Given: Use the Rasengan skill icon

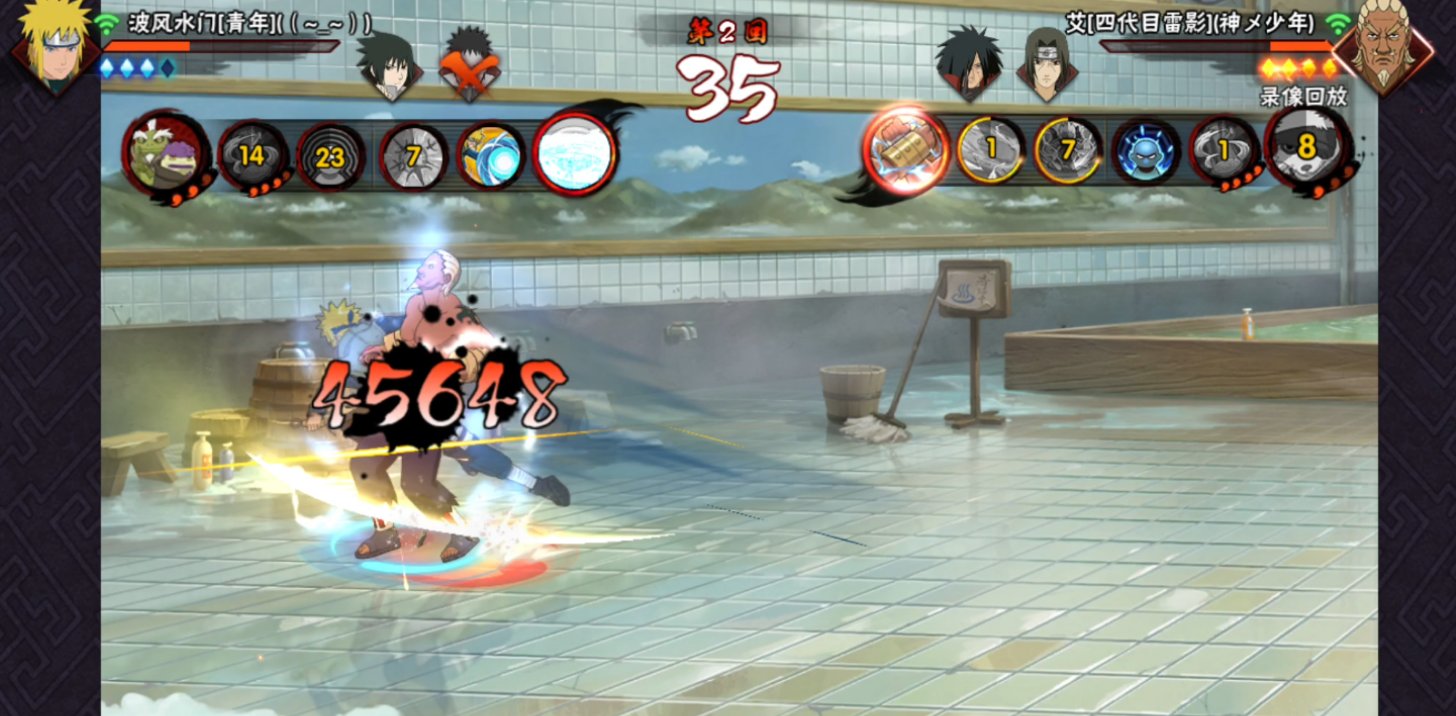Looking at the screenshot, I should click(x=491, y=155).
